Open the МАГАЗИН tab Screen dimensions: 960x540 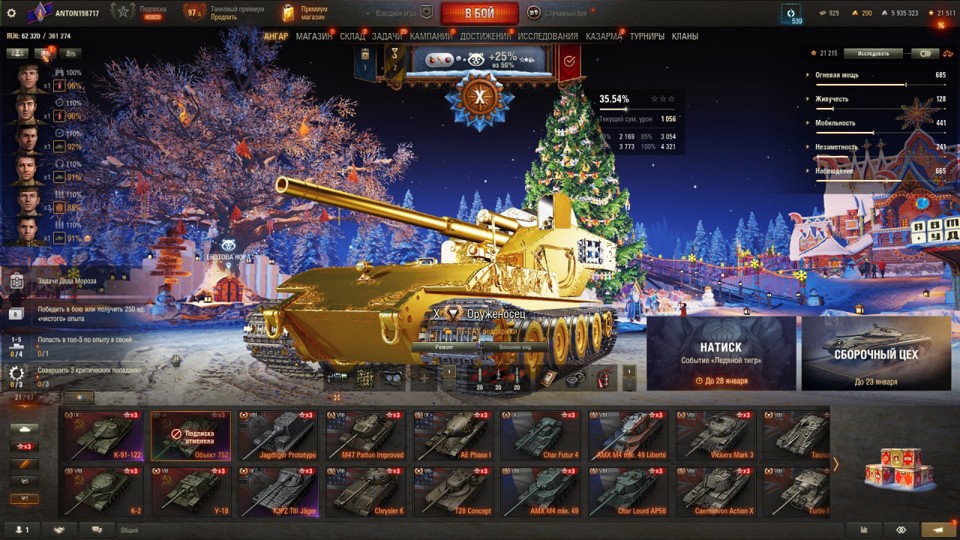point(314,36)
